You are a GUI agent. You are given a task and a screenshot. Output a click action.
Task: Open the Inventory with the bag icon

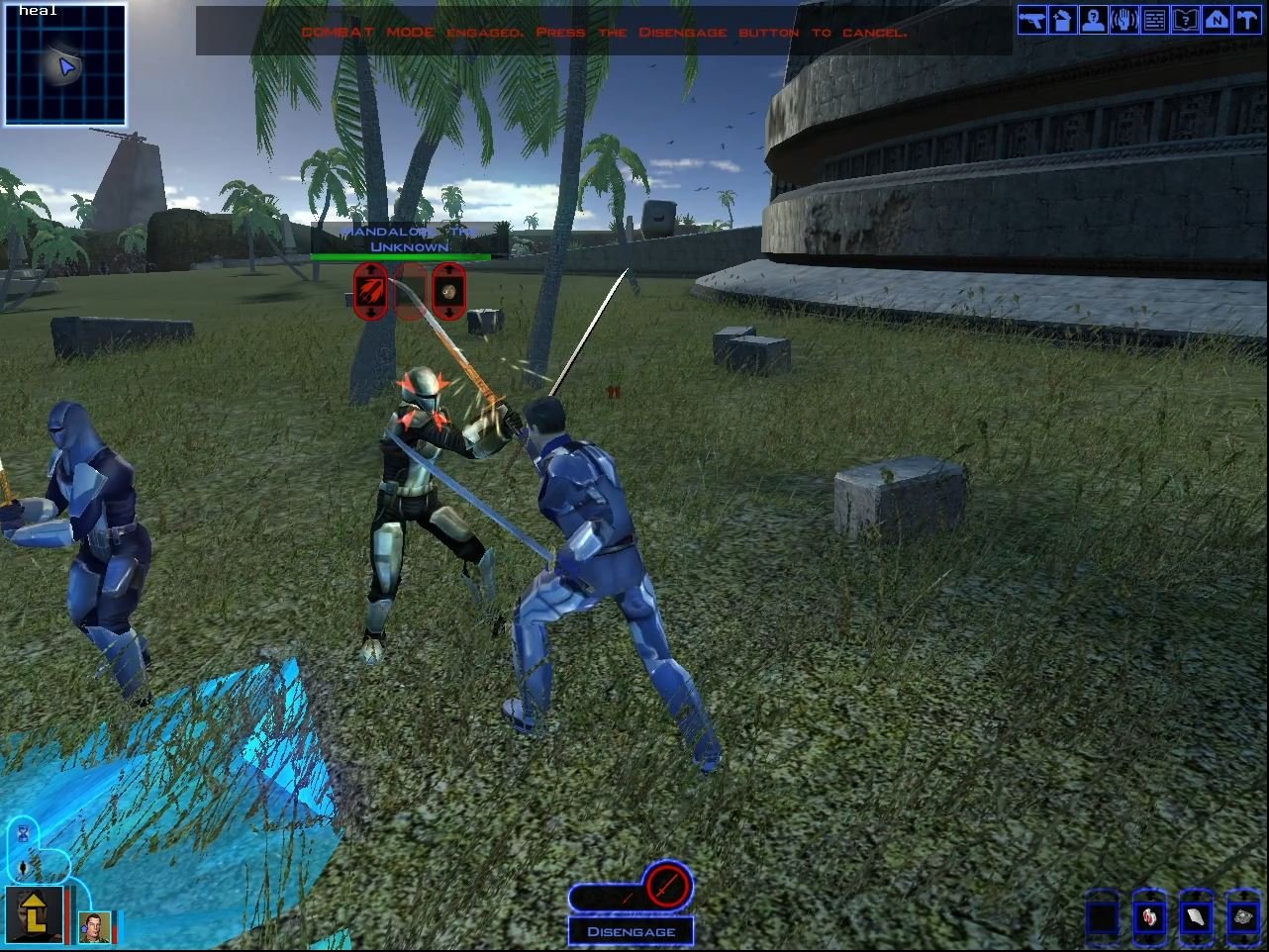(1062, 20)
